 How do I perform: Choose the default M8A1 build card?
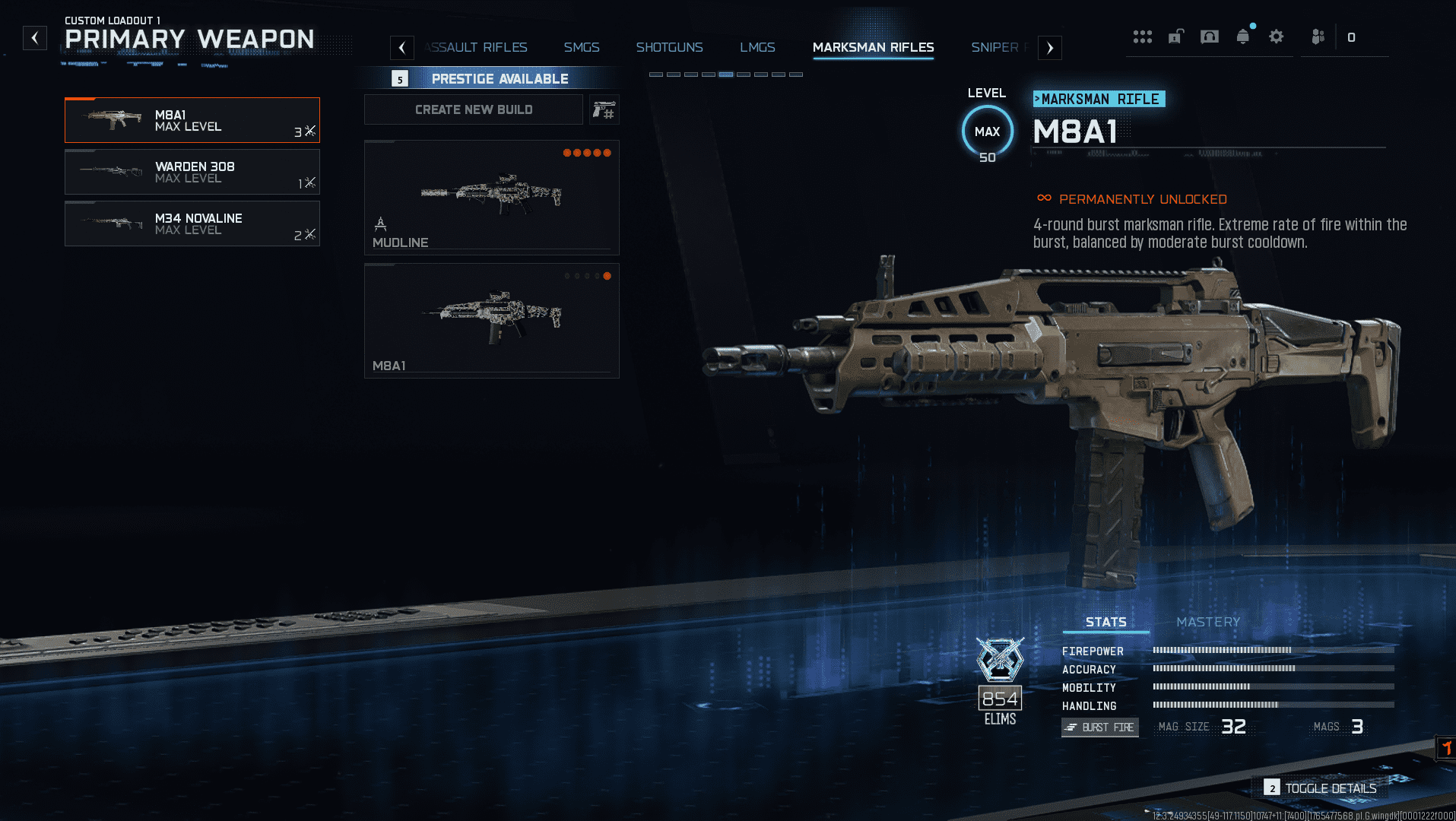pyautogui.click(x=492, y=320)
